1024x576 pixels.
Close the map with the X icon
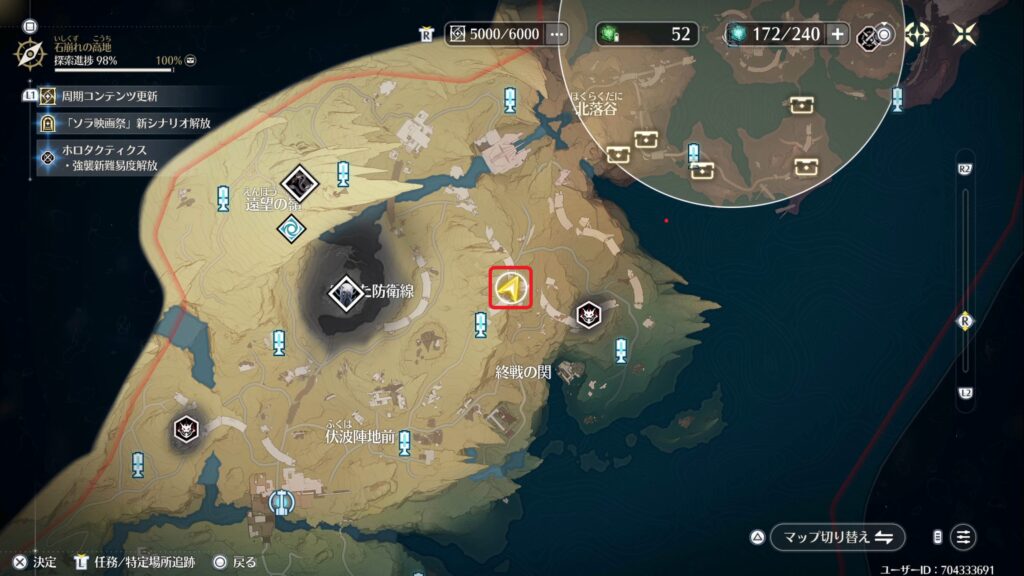point(964,35)
